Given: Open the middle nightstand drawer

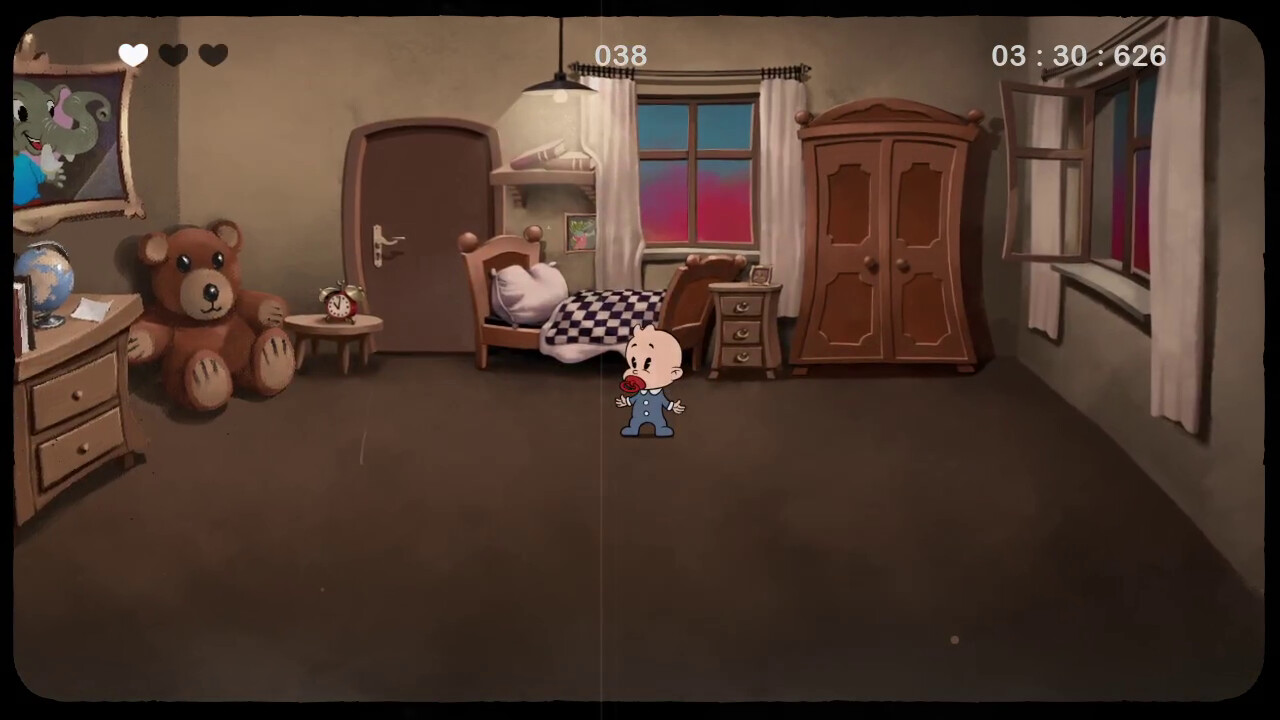Looking at the screenshot, I should coord(741,335).
